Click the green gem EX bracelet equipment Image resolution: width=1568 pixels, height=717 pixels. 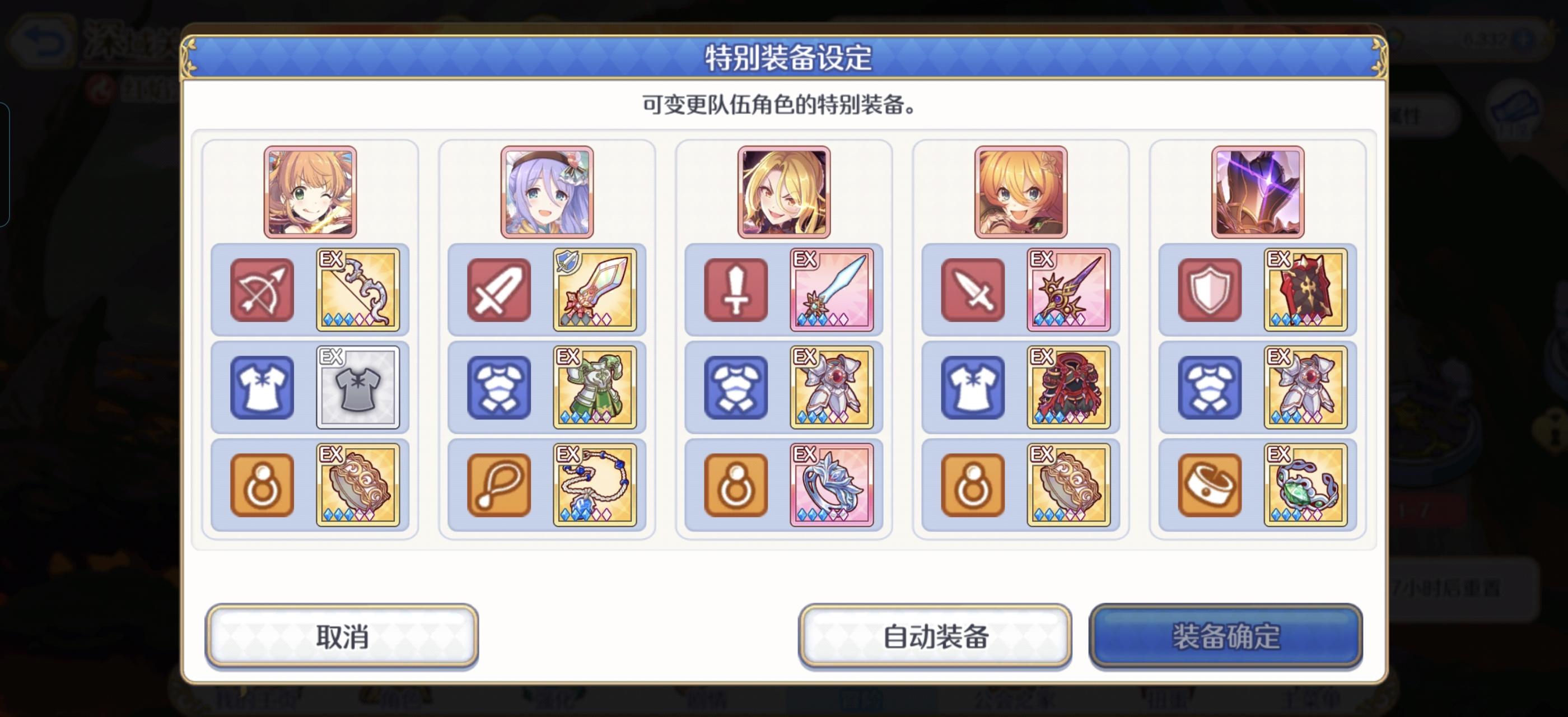[1306, 484]
